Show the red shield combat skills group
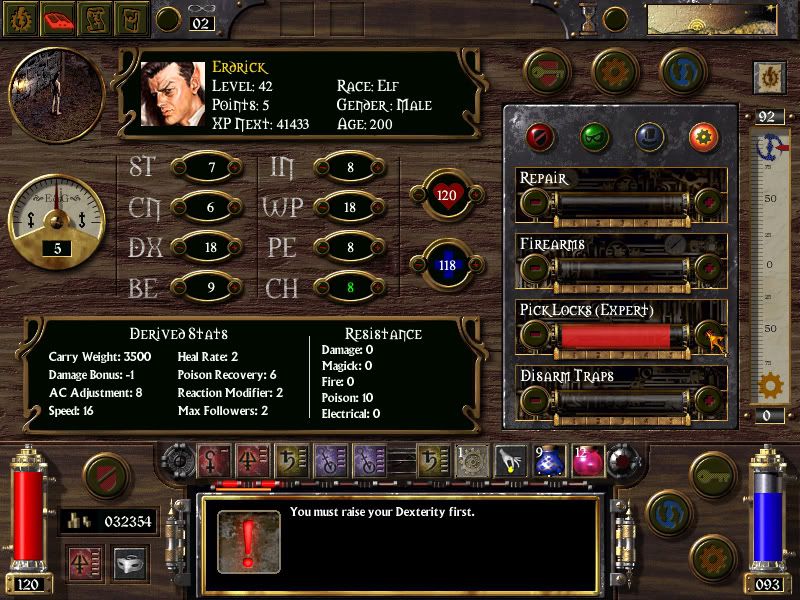800x600 pixels. tap(541, 135)
